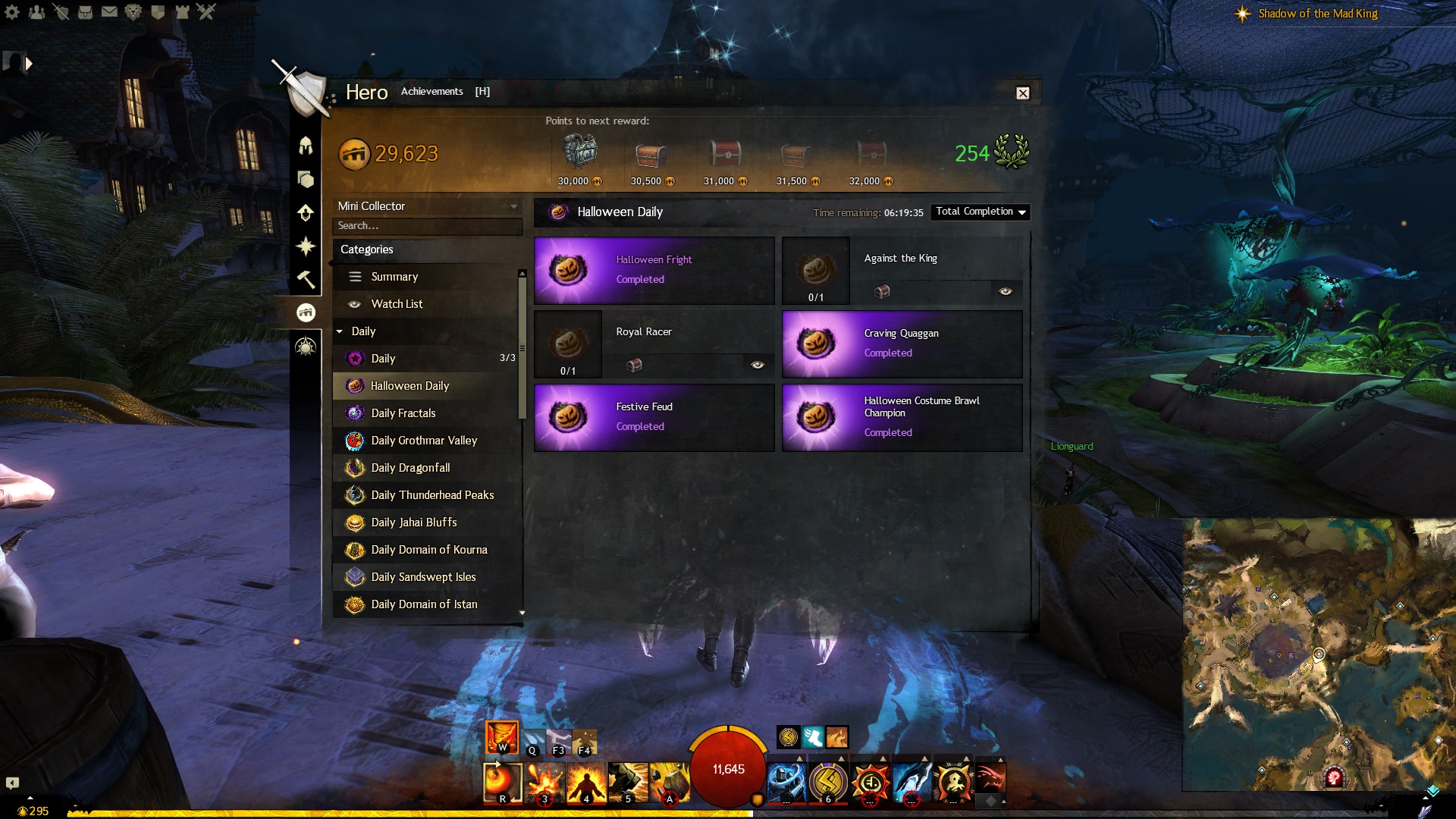Open the mail envelope icon
The height and width of the screenshot is (819, 1456).
click(x=109, y=12)
